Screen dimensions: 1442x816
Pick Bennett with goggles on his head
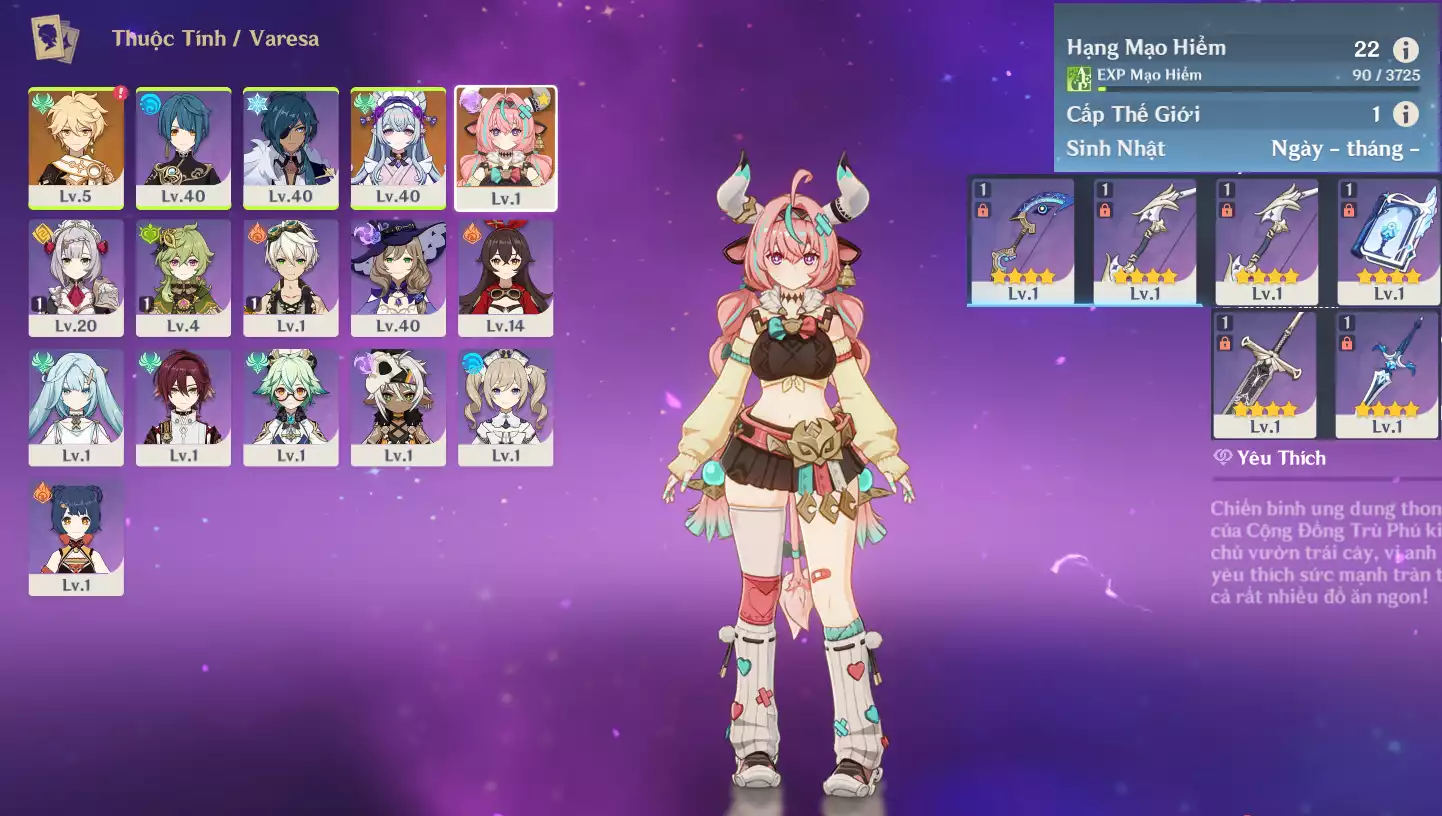click(291, 277)
